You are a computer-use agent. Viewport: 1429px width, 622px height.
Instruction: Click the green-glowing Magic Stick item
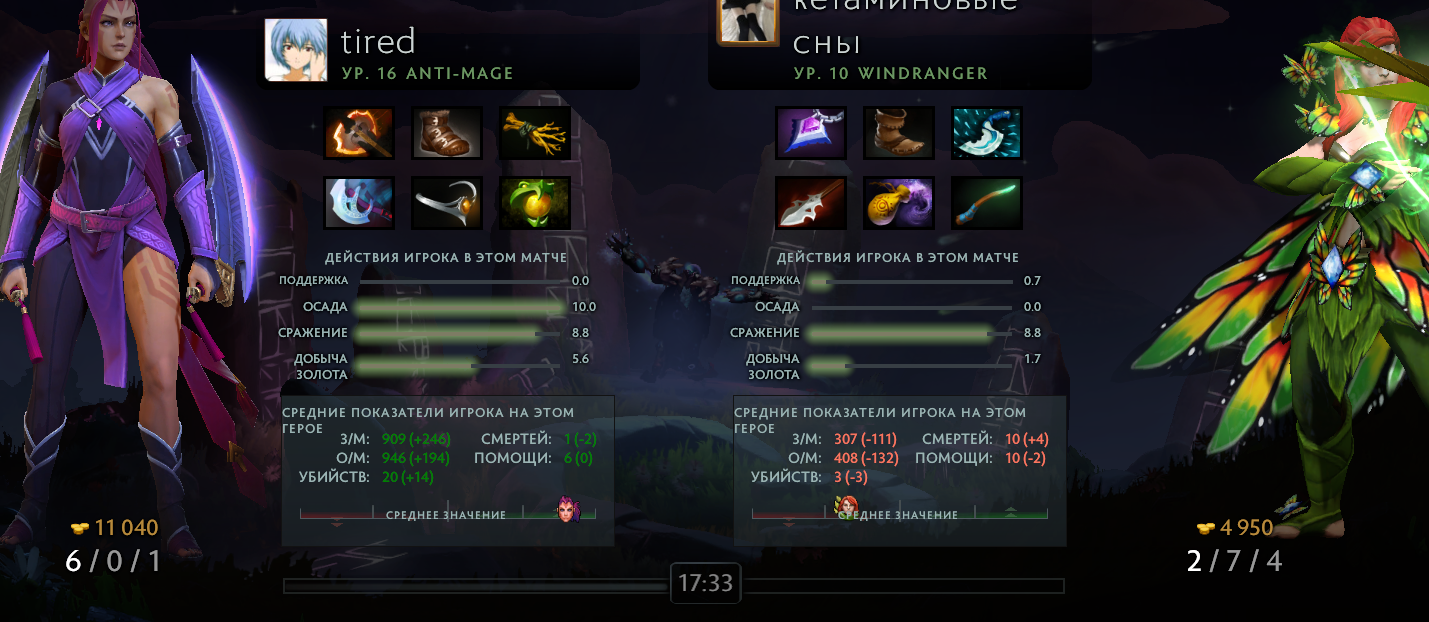coord(987,203)
